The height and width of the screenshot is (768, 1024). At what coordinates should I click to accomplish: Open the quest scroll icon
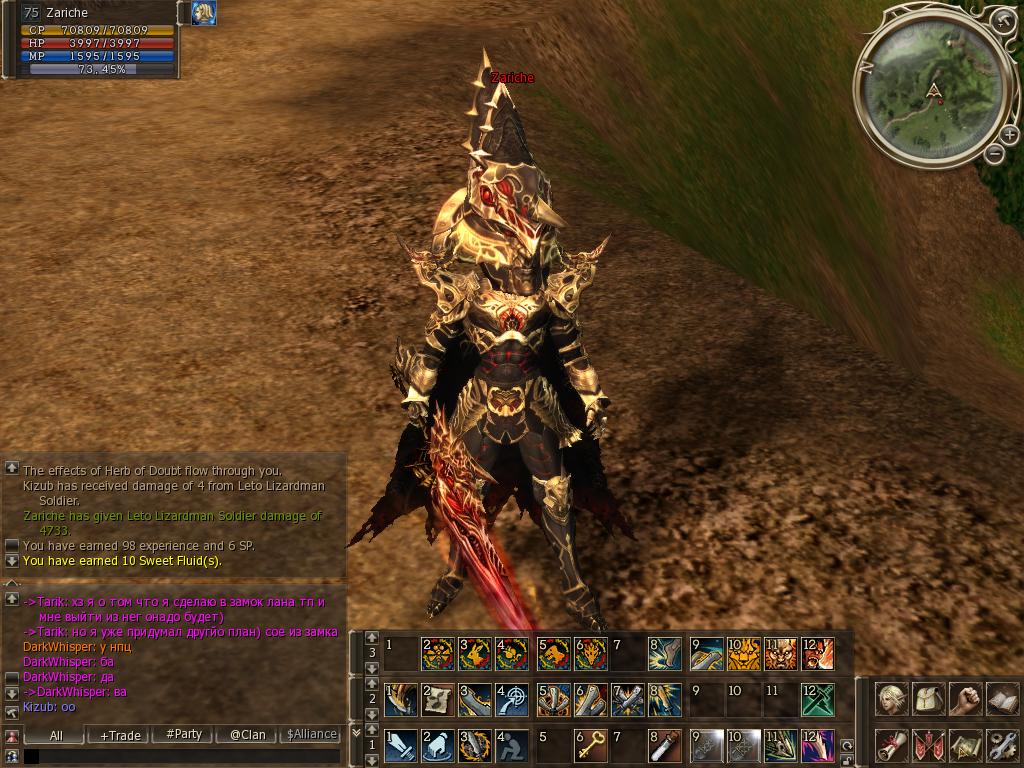[x=891, y=745]
